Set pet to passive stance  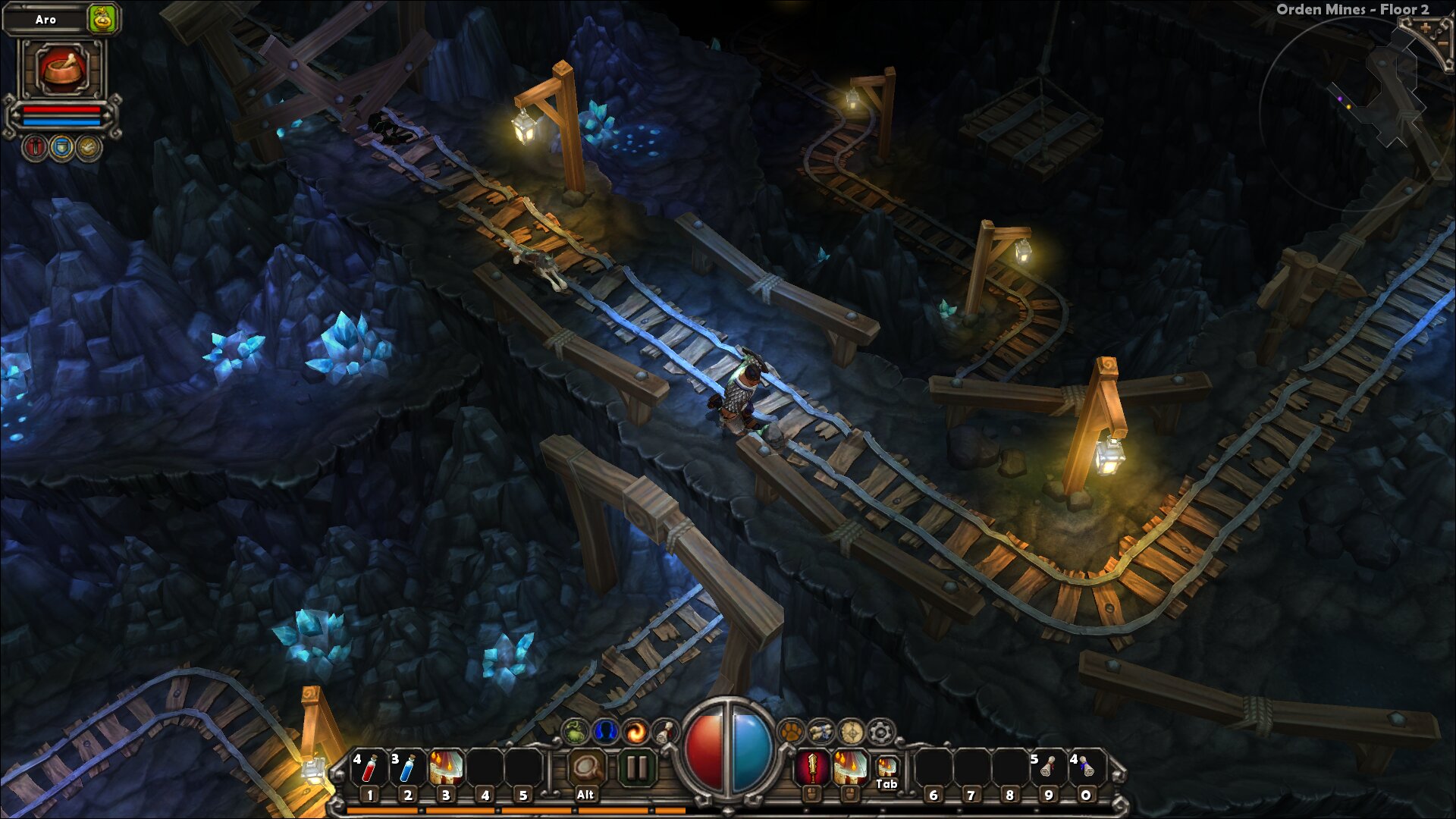(88, 147)
